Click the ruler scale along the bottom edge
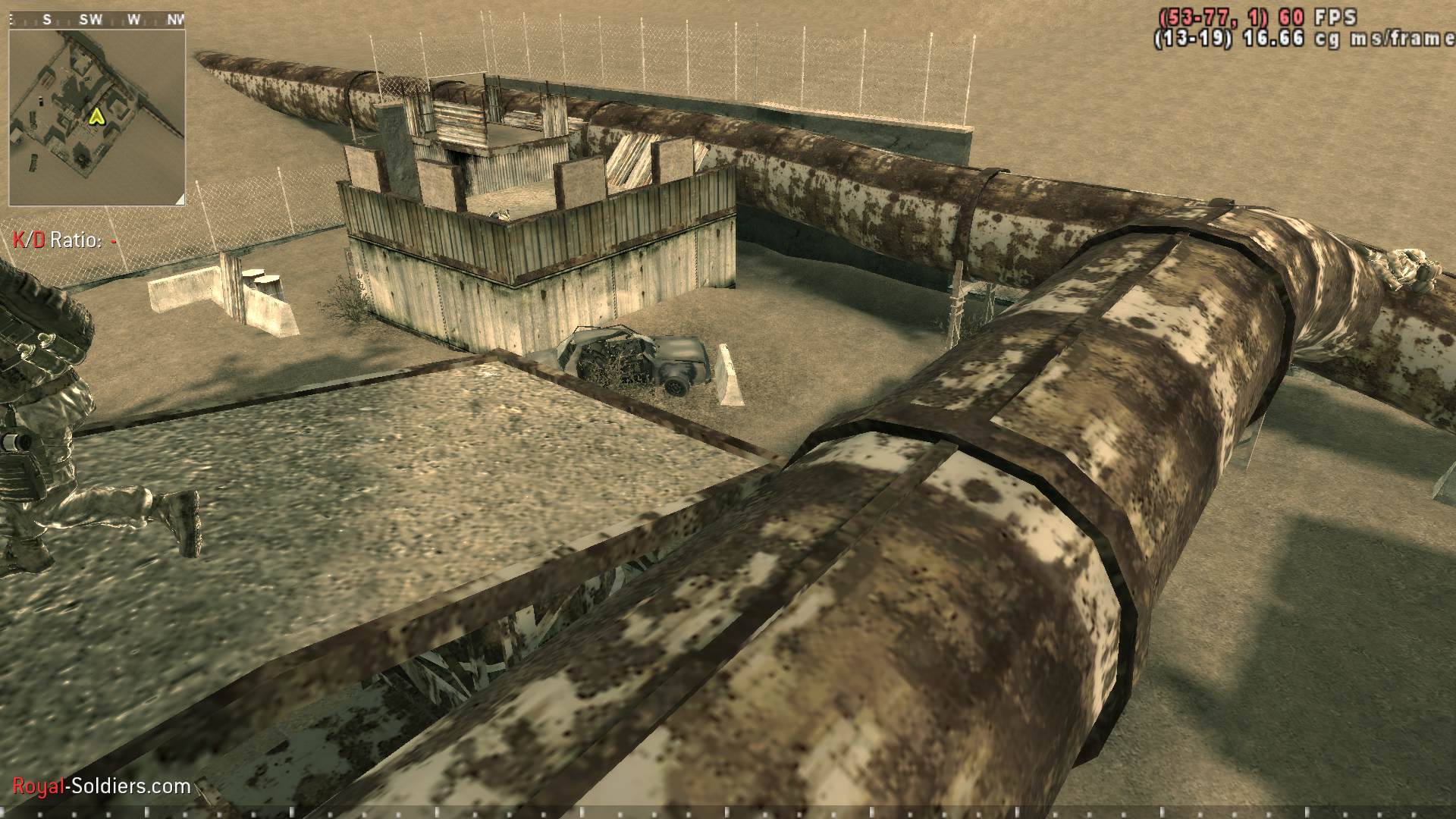Image resolution: width=1456 pixels, height=819 pixels. click(728, 813)
